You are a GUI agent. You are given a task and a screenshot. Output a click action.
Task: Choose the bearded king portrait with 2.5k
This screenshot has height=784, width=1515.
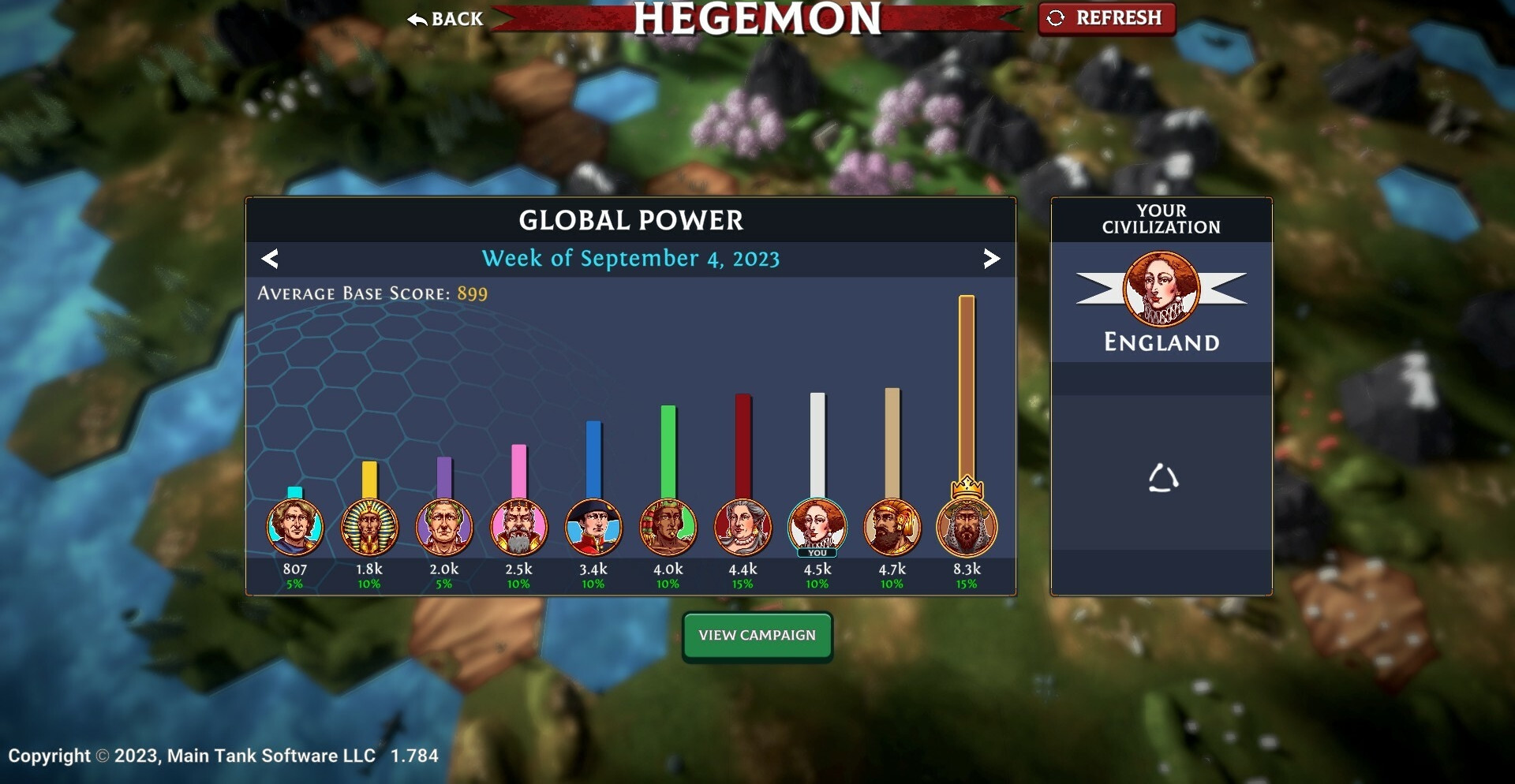[518, 527]
